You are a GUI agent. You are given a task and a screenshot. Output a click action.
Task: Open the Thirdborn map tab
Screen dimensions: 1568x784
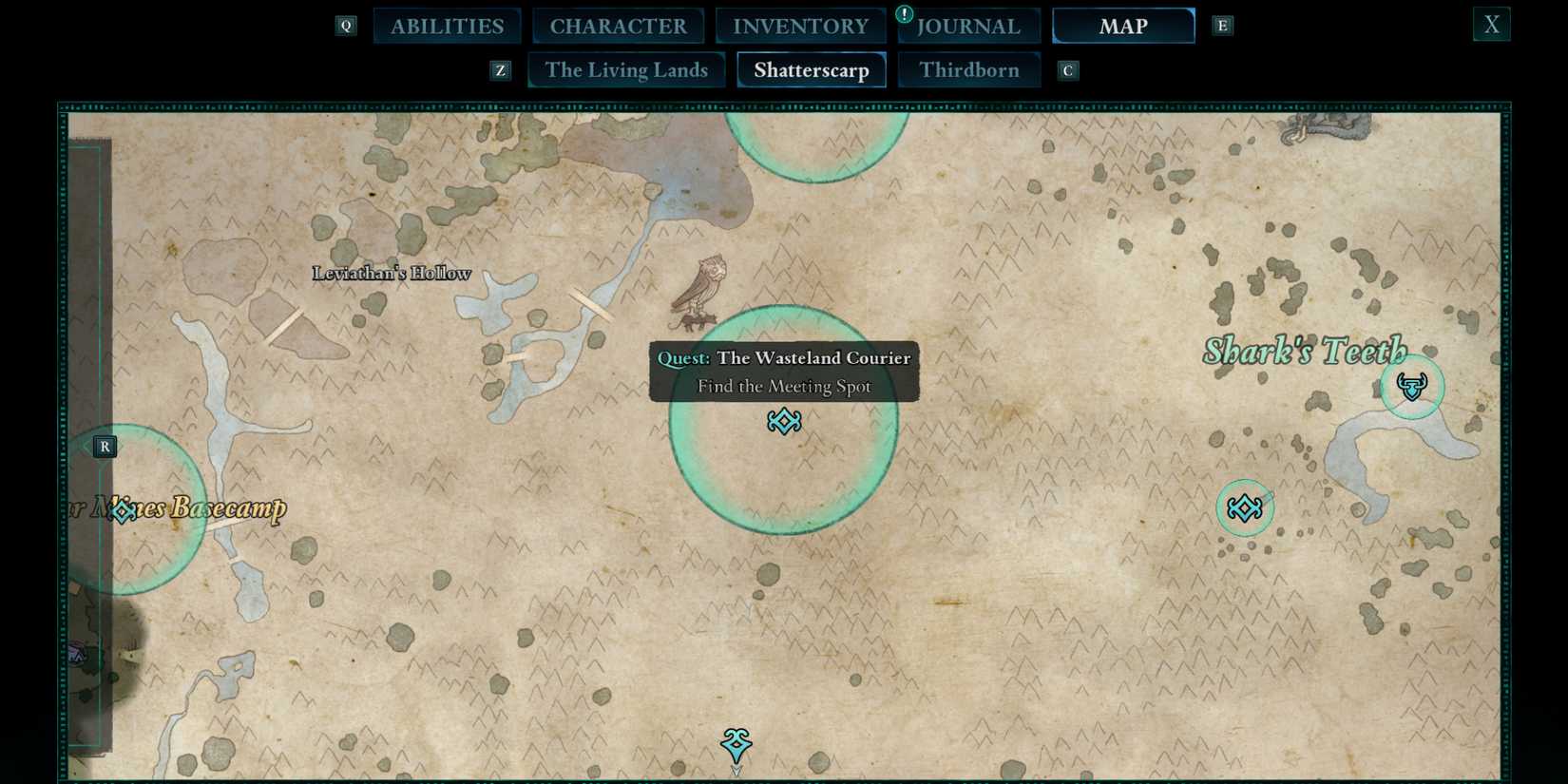[969, 69]
